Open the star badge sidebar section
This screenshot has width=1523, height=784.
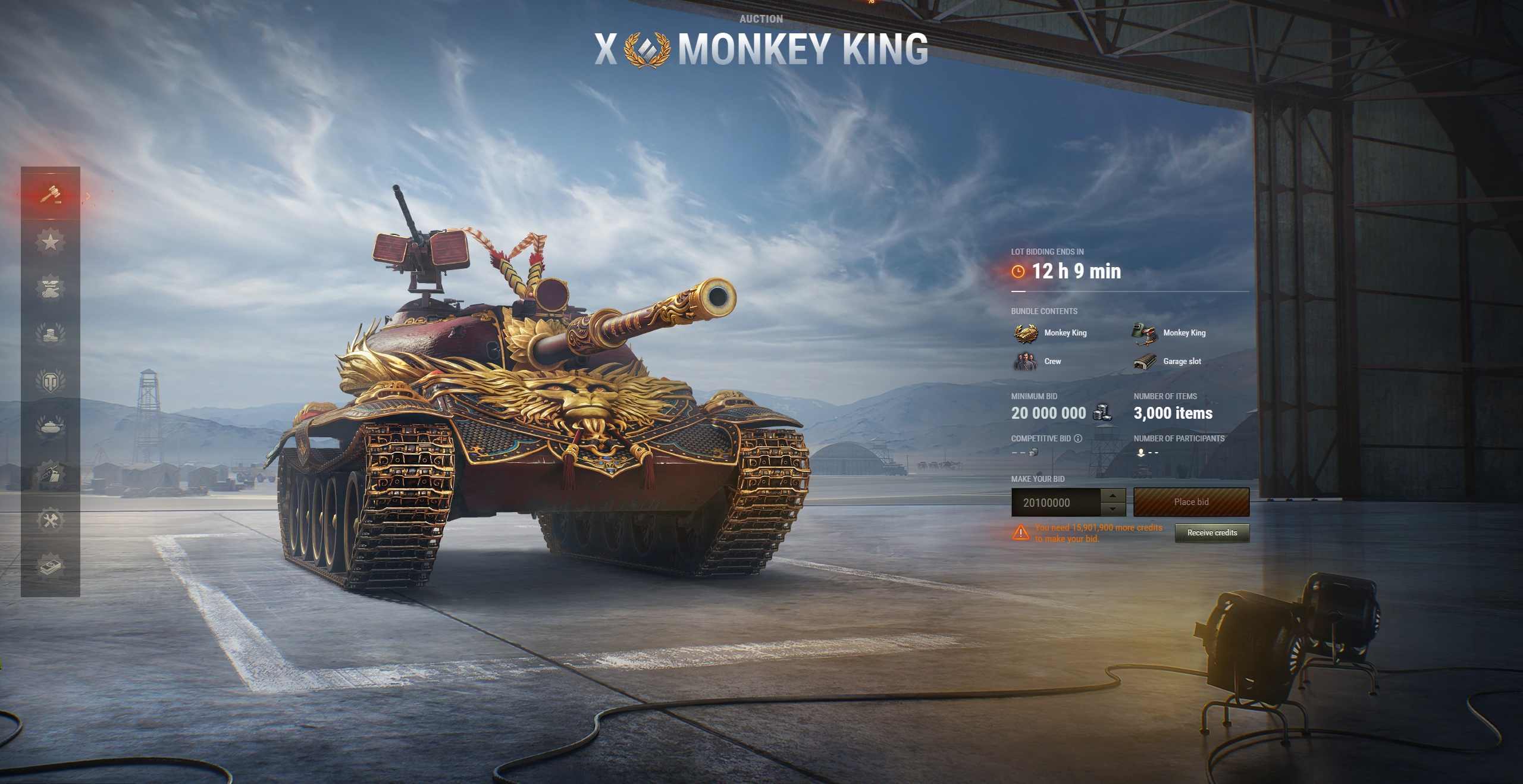(50, 242)
